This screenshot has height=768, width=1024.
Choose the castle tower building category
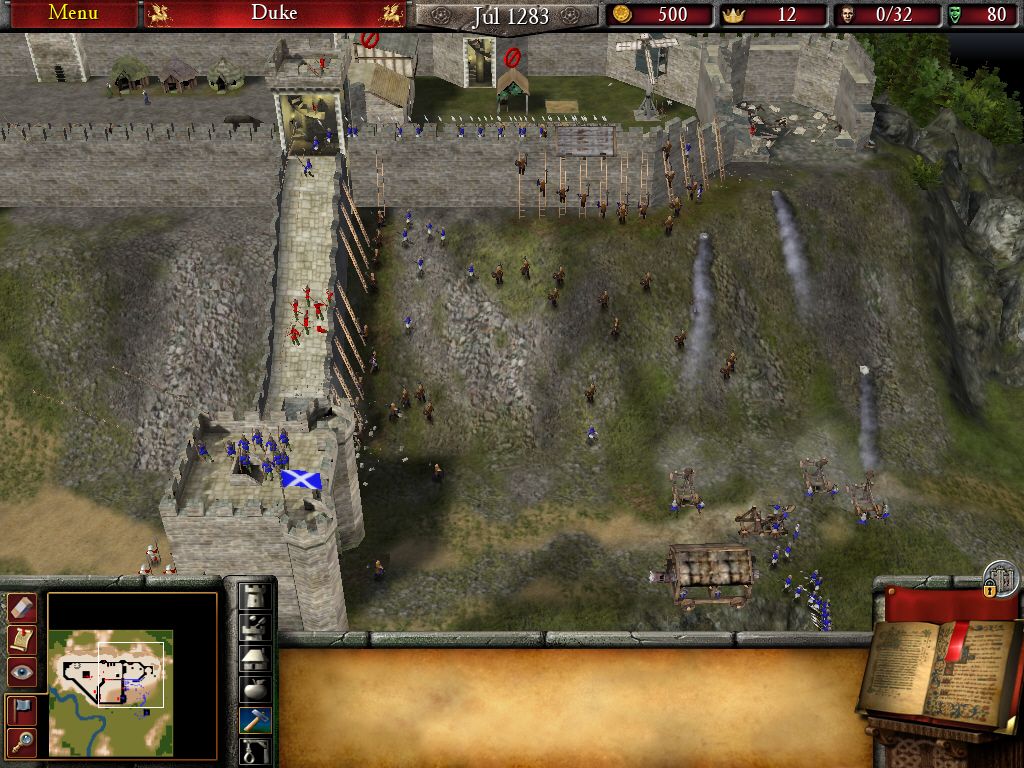(256, 595)
